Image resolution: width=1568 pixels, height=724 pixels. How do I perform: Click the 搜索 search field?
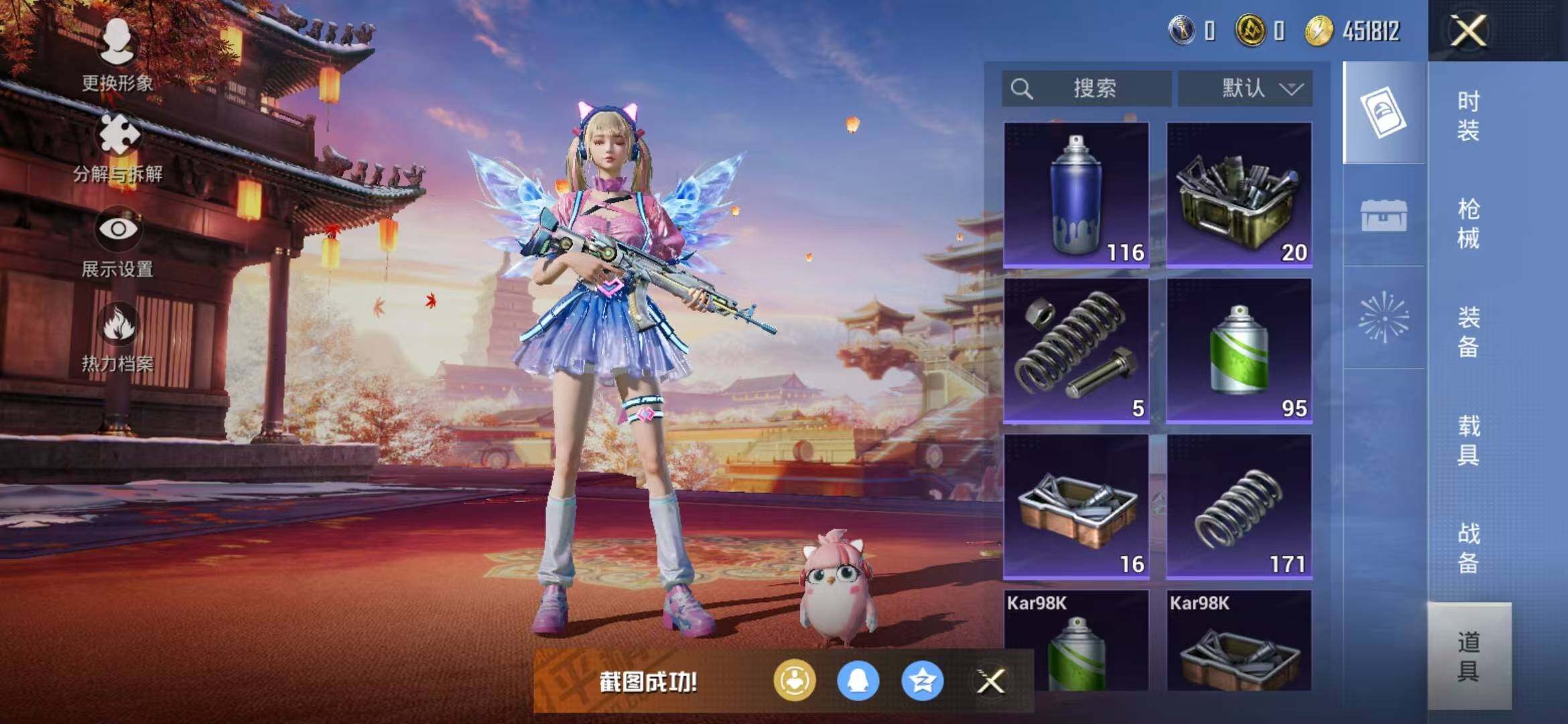[1087, 88]
